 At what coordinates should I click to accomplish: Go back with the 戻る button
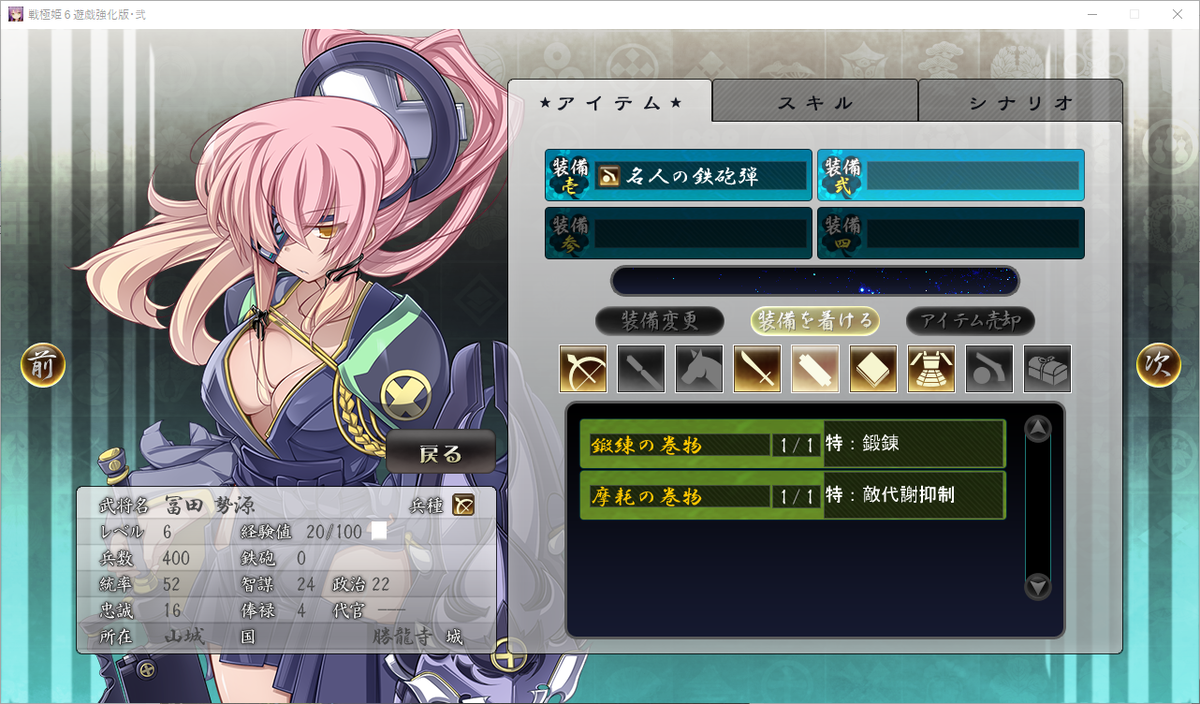pos(441,453)
